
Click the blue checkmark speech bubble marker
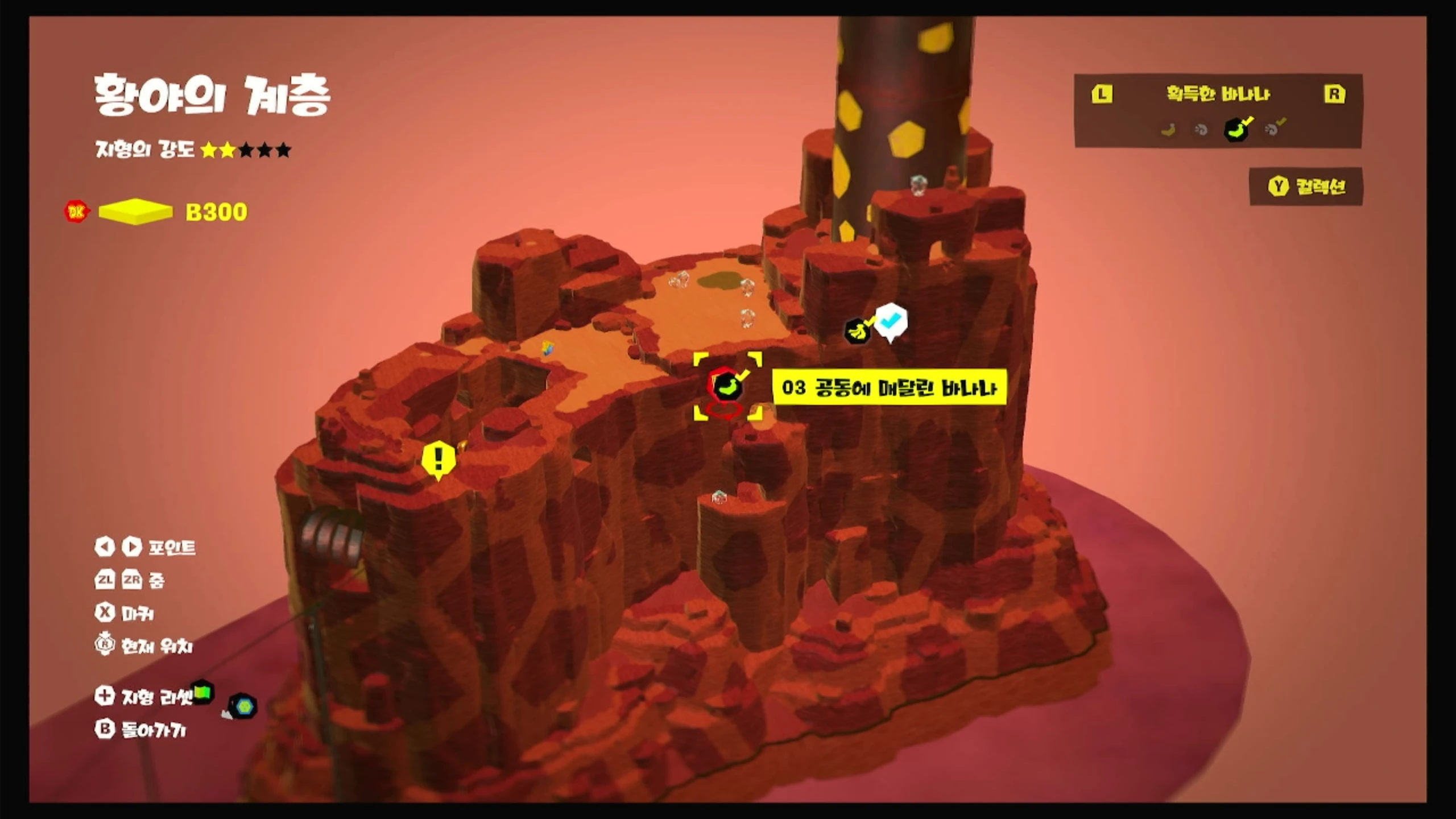891,322
